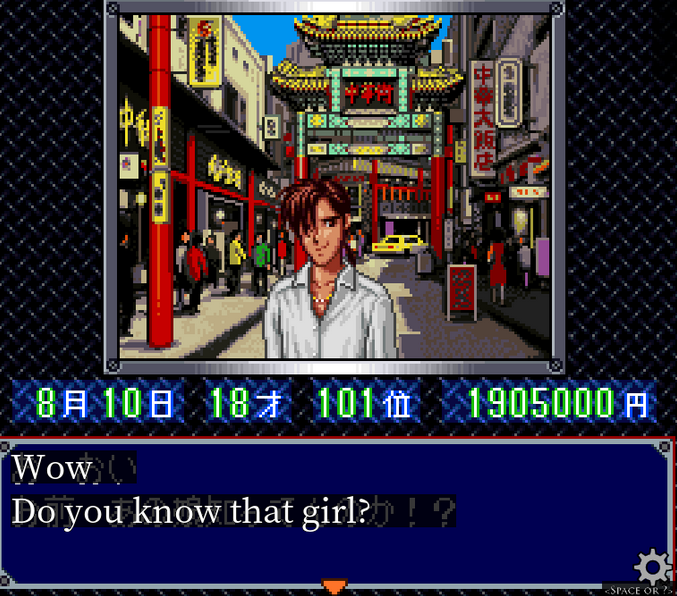Open settings with the gear icon

(x=653, y=568)
